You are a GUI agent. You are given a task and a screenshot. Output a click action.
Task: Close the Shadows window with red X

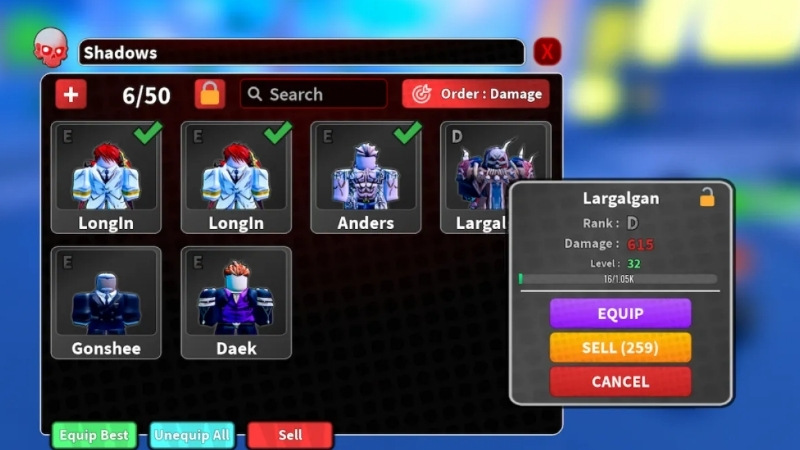tap(547, 52)
